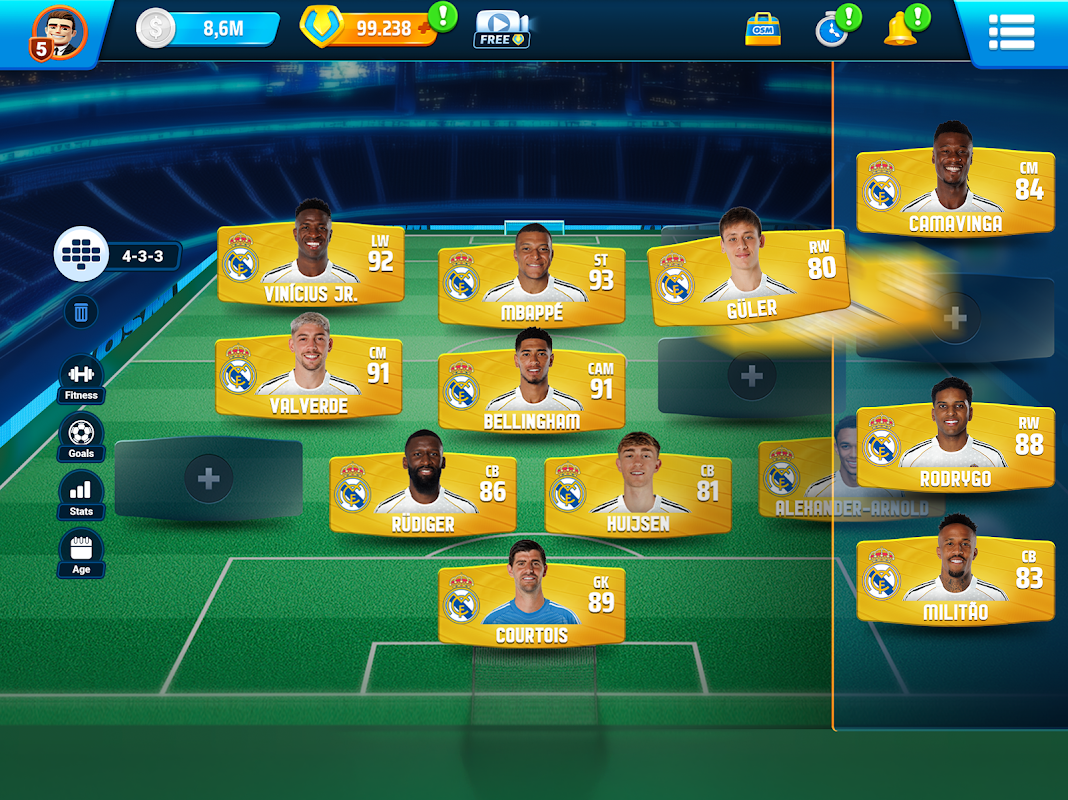
Task: Open the hamburger main menu
Action: click(1011, 31)
